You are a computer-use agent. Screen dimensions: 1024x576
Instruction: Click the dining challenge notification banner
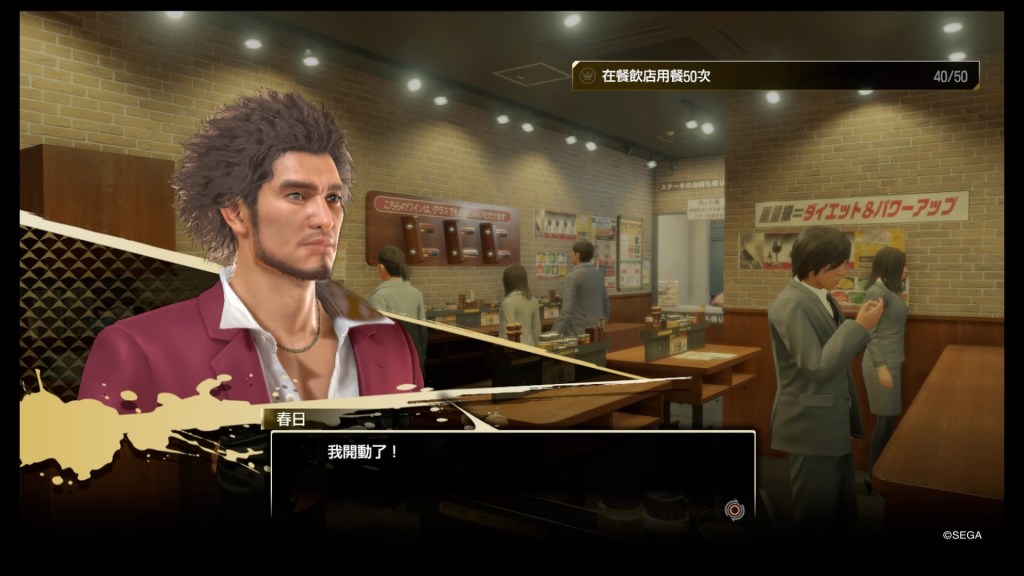point(775,76)
